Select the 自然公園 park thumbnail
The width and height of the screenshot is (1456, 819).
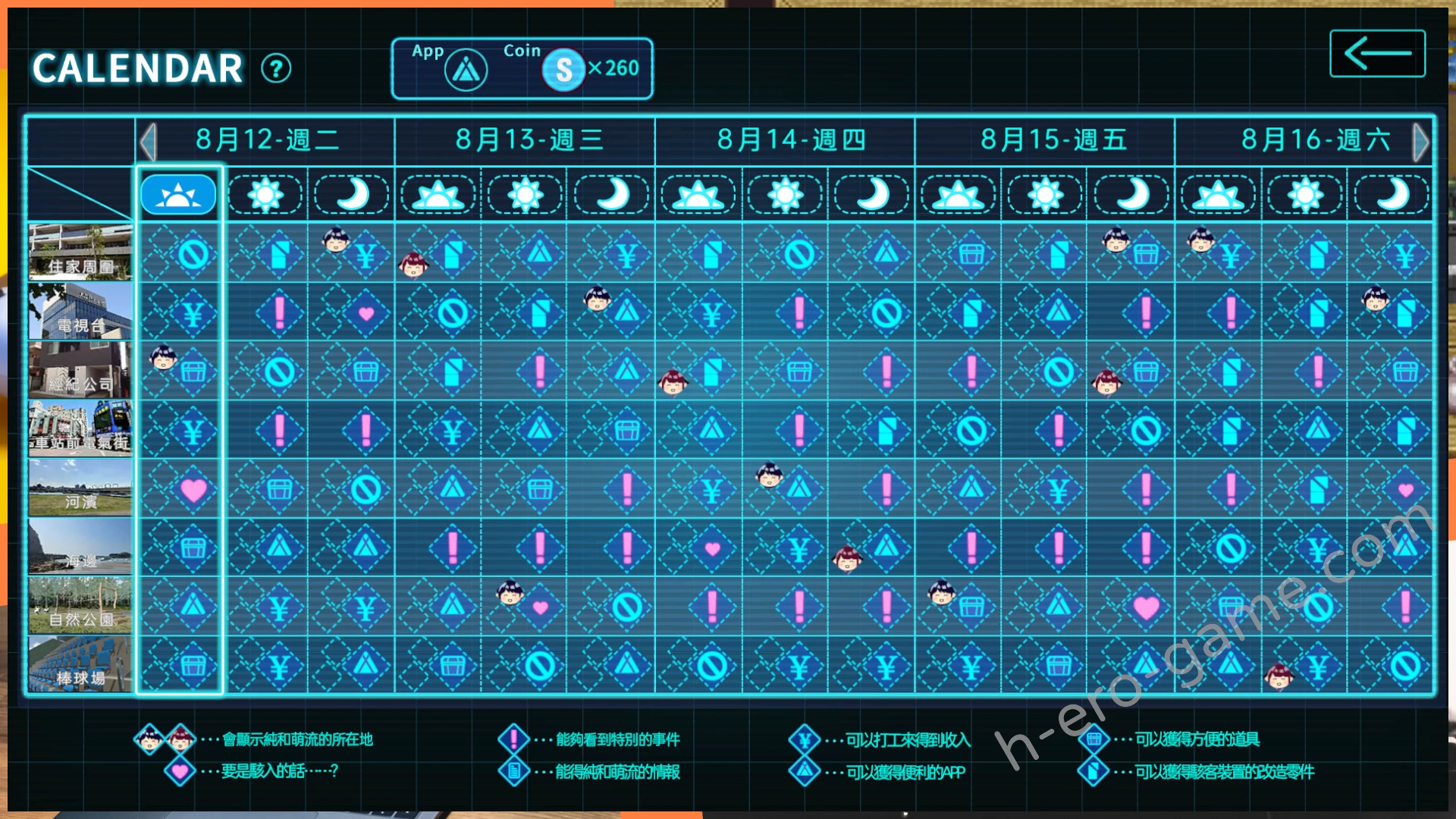click(80, 606)
